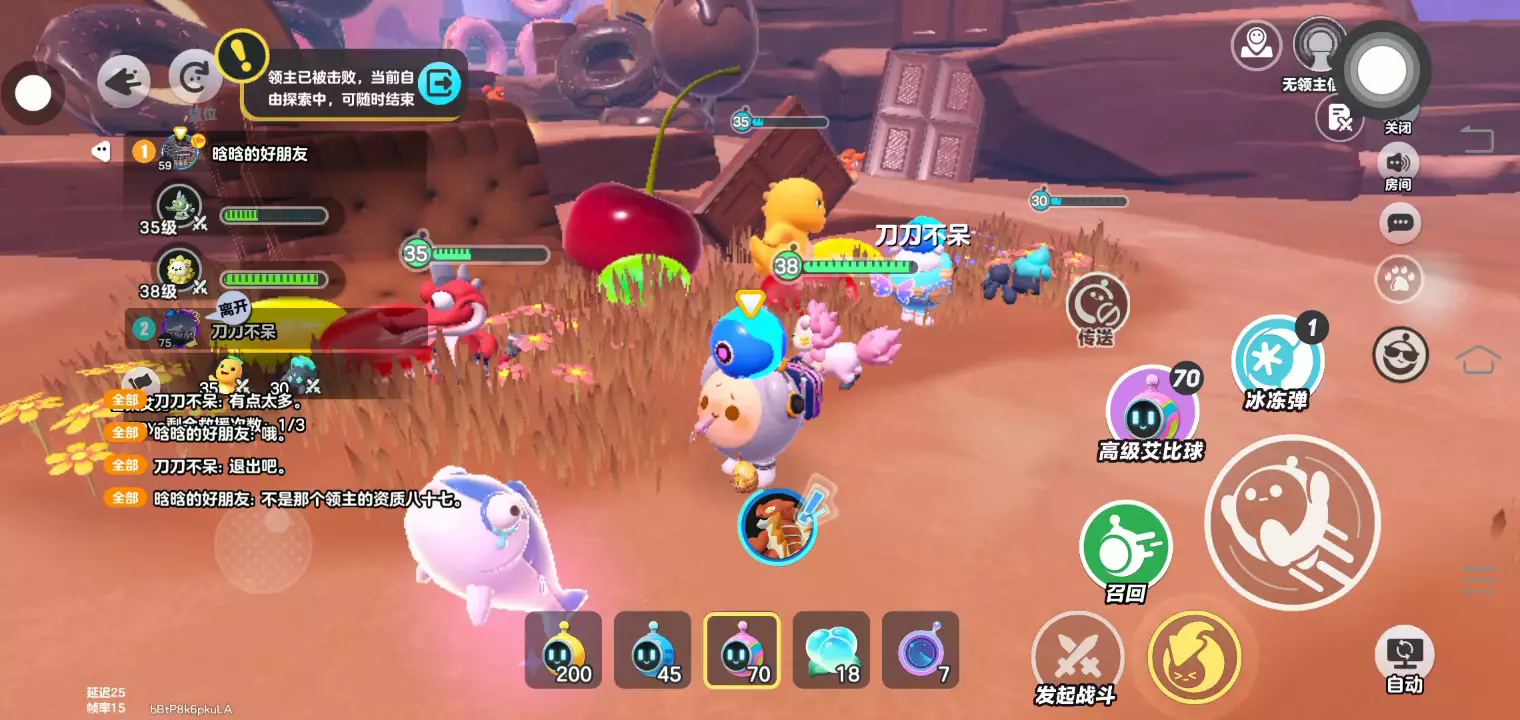Tap the blue exit exploration button
The width and height of the screenshot is (1520, 720).
(x=438, y=84)
